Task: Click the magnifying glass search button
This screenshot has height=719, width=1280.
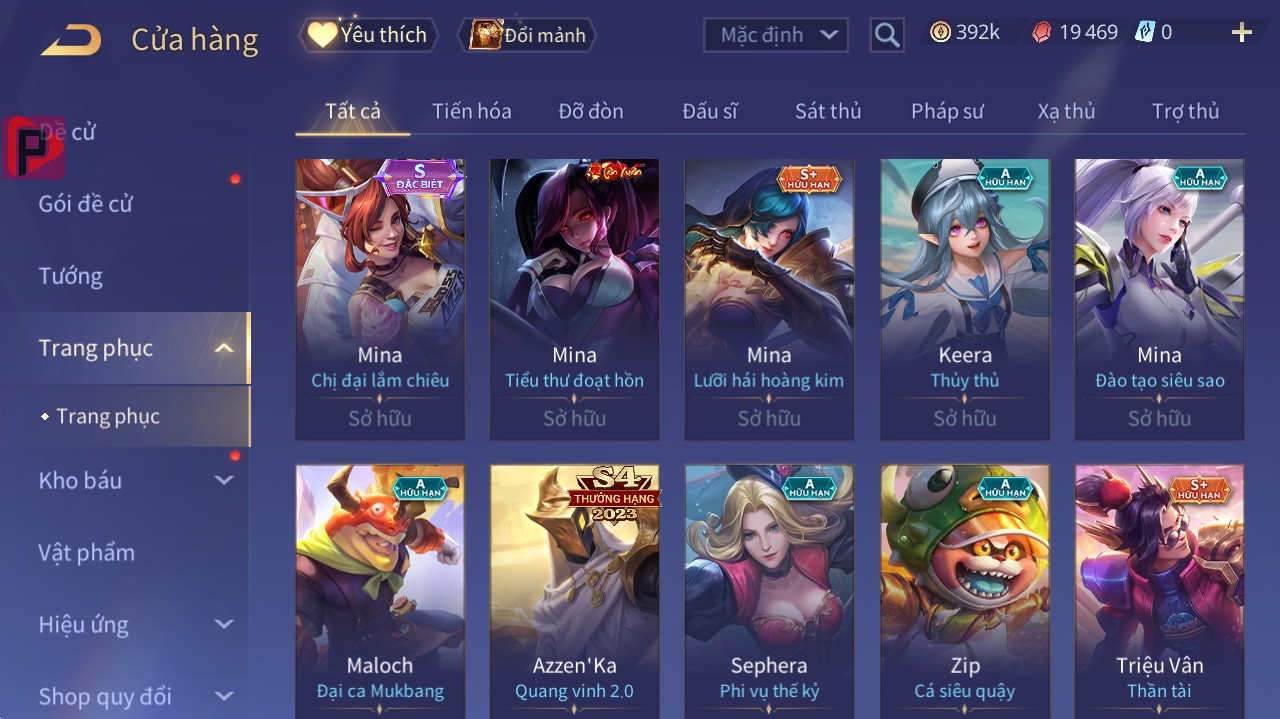Action: (887, 36)
